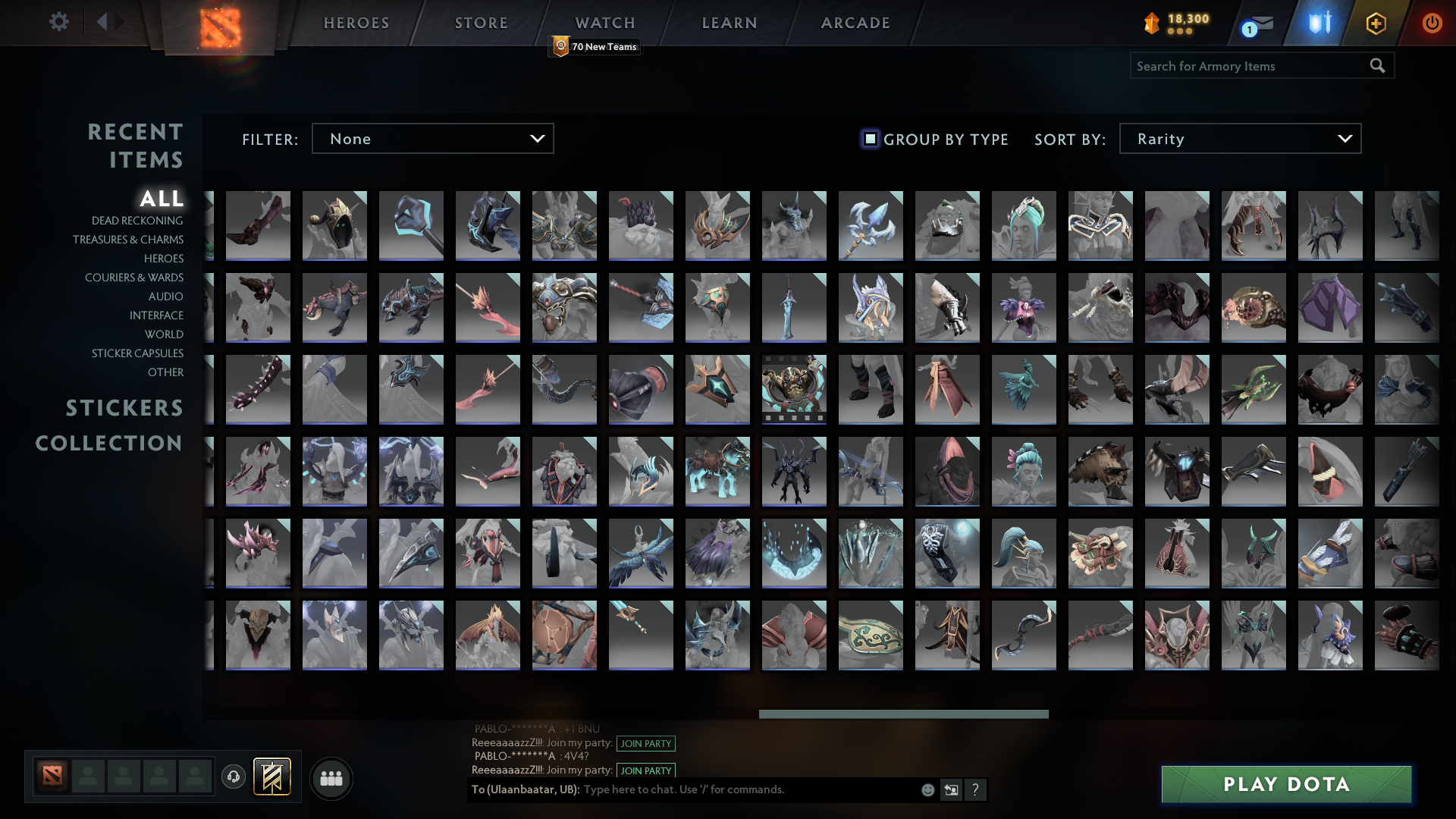Click the chat help question mark toggle
The image size is (1456, 819).
click(975, 789)
